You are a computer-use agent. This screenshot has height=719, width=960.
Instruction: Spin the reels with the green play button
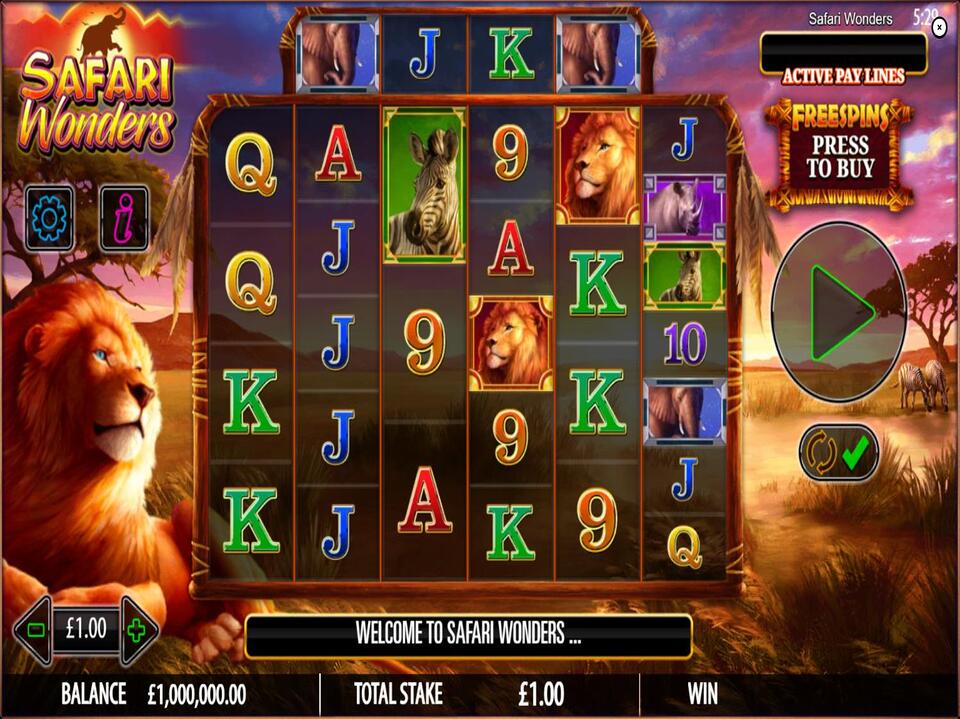(x=838, y=312)
